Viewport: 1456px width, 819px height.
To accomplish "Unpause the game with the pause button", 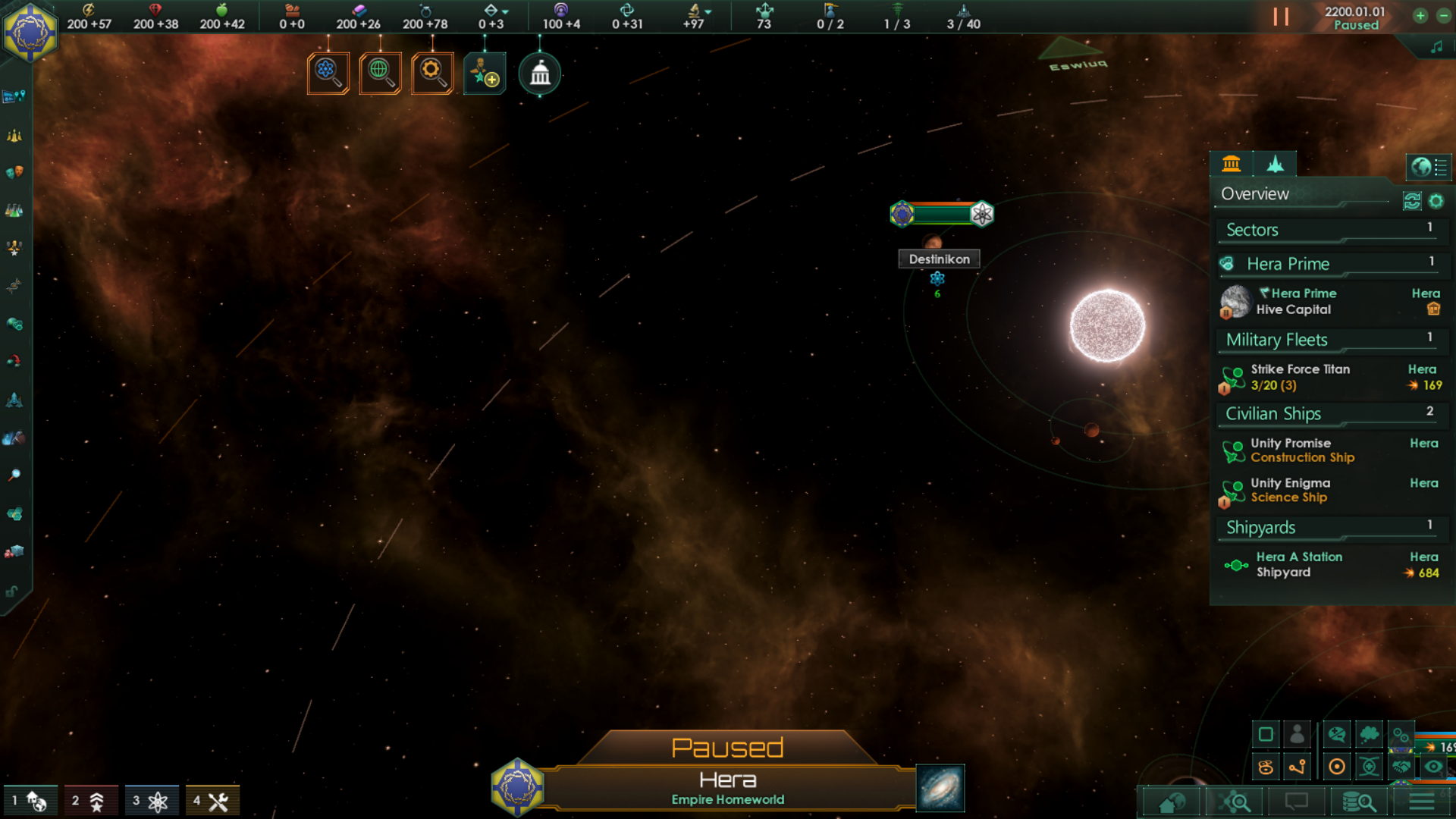I will tap(1282, 17).
